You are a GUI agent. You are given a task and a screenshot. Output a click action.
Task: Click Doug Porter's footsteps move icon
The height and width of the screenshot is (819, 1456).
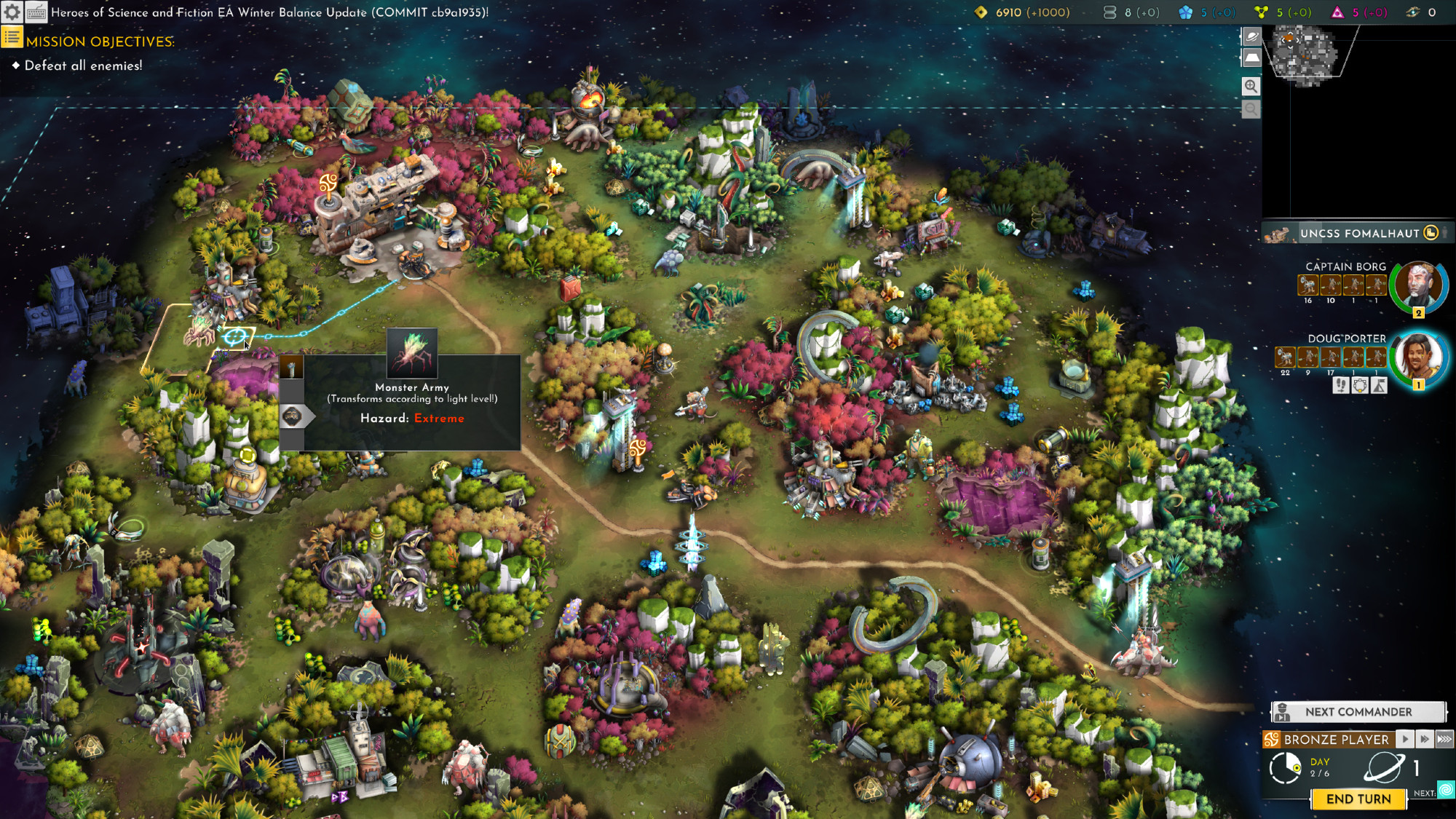coord(1341,385)
